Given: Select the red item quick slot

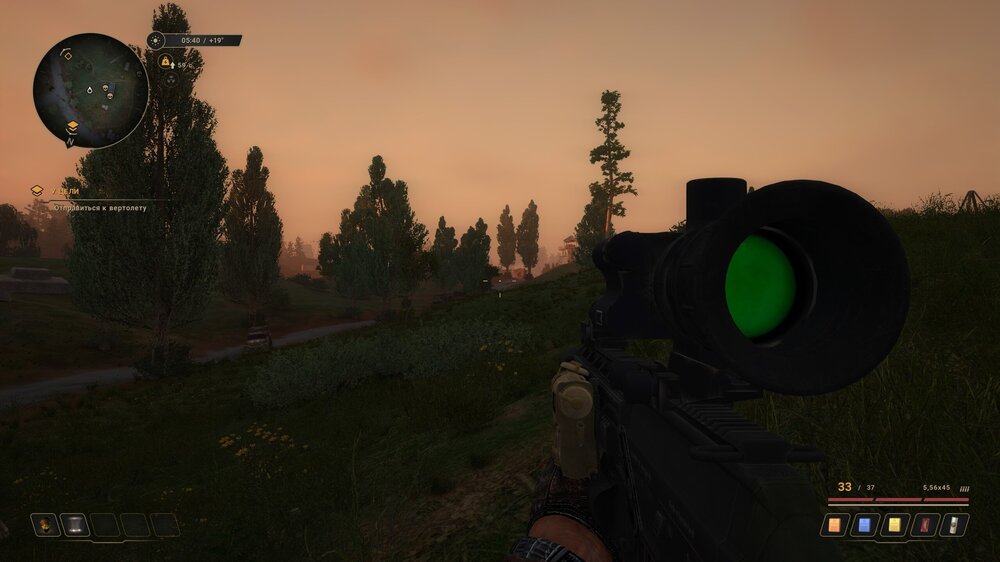Looking at the screenshot, I should click(924, 524).
